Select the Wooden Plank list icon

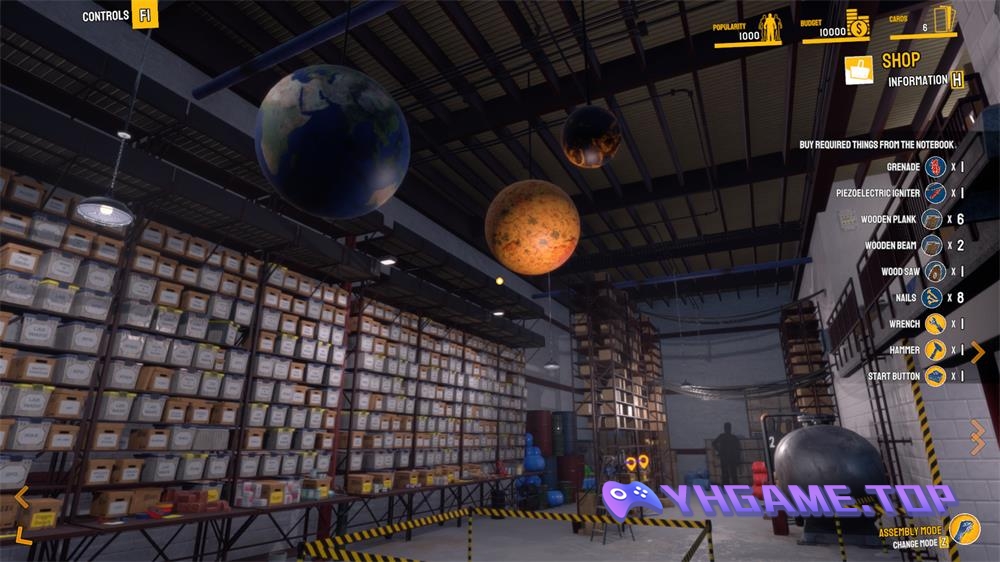tap(931, 219)
